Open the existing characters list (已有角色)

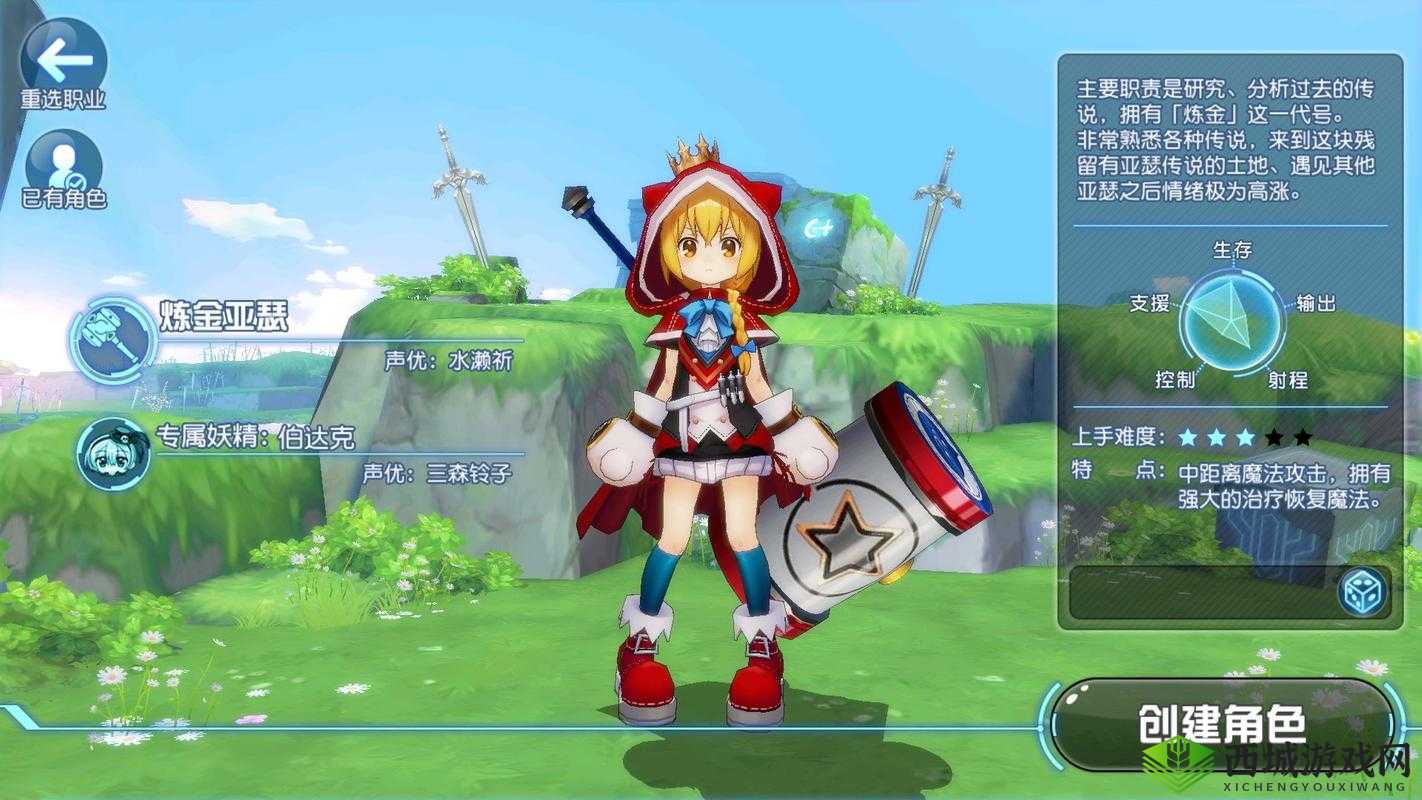63,167
